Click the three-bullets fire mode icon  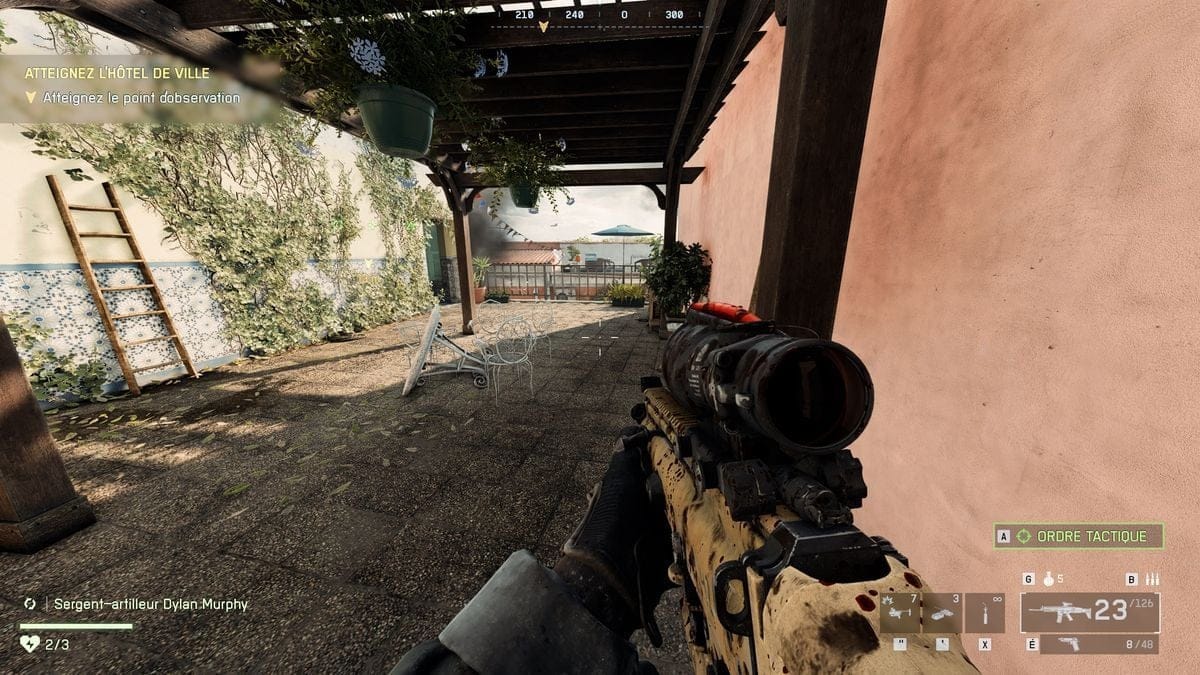tap(1152, 578)
